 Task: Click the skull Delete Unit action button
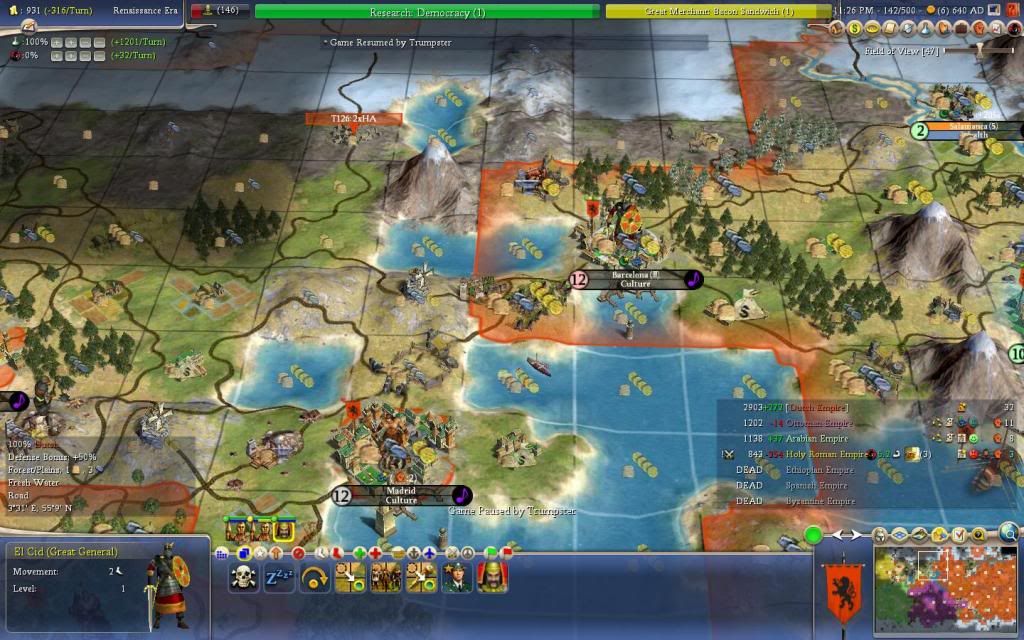click(x=243, y=578)
